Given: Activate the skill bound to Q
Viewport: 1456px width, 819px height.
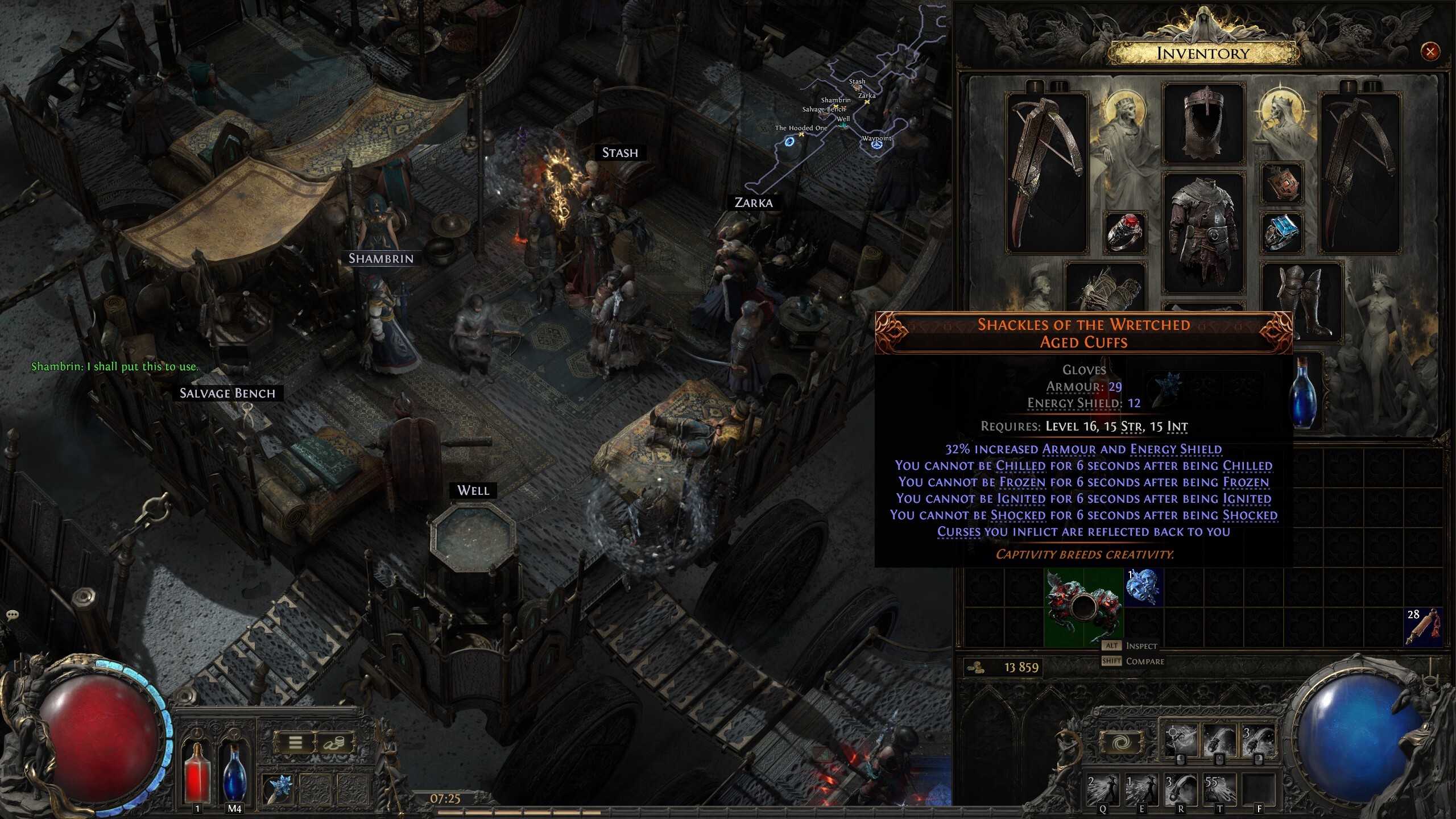Looking at the screenshot, I should (1103, 788).
